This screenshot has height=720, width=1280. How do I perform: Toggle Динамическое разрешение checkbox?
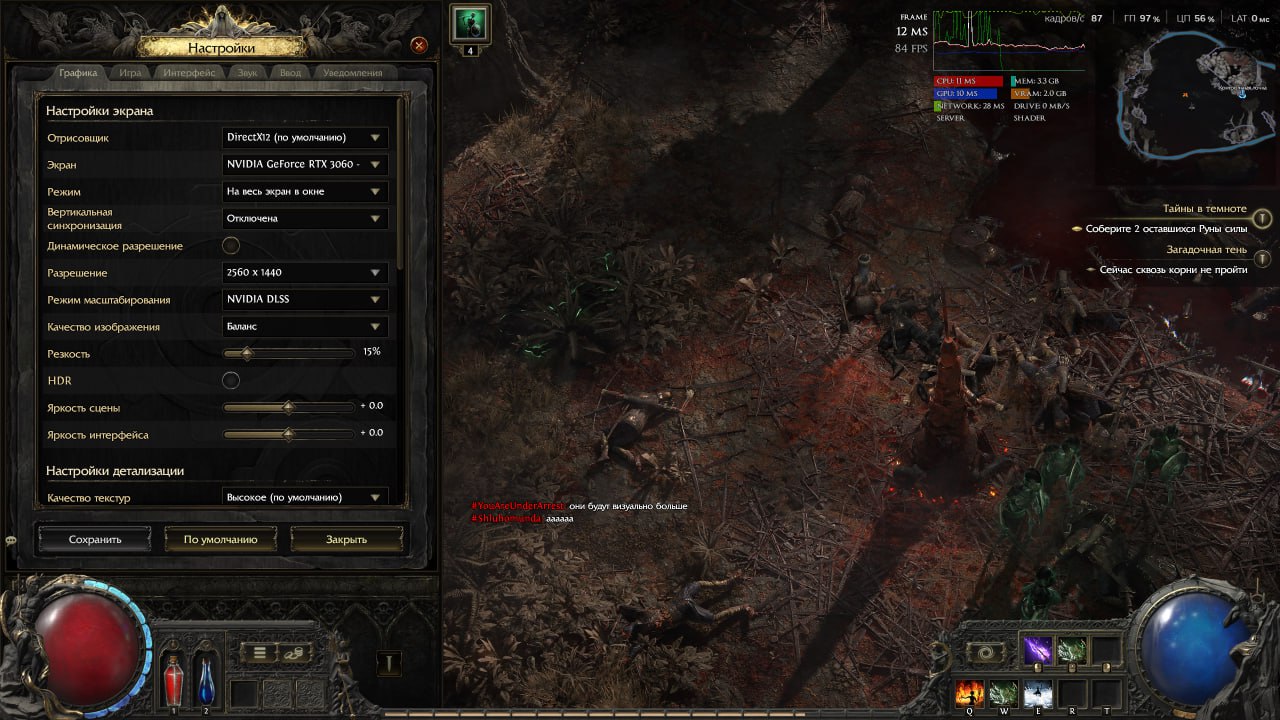click(231, 246)
